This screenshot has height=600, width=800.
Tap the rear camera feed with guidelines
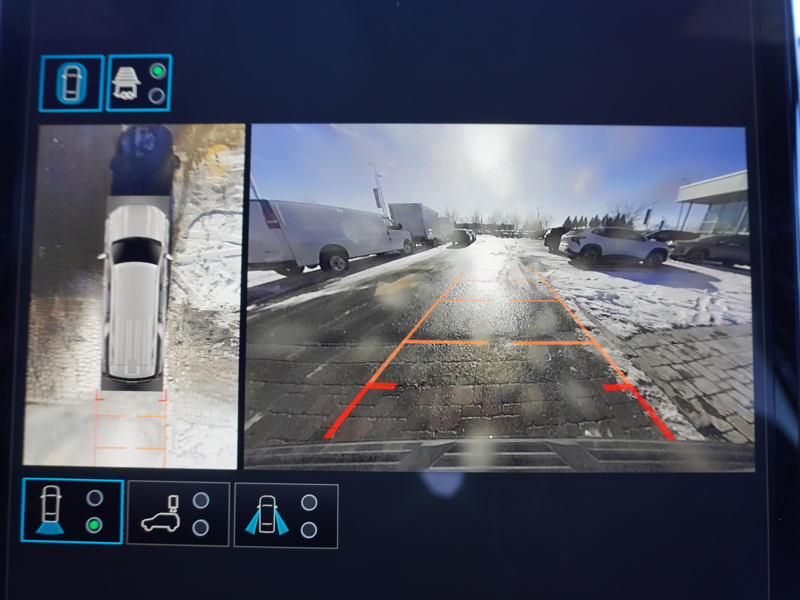499,296
